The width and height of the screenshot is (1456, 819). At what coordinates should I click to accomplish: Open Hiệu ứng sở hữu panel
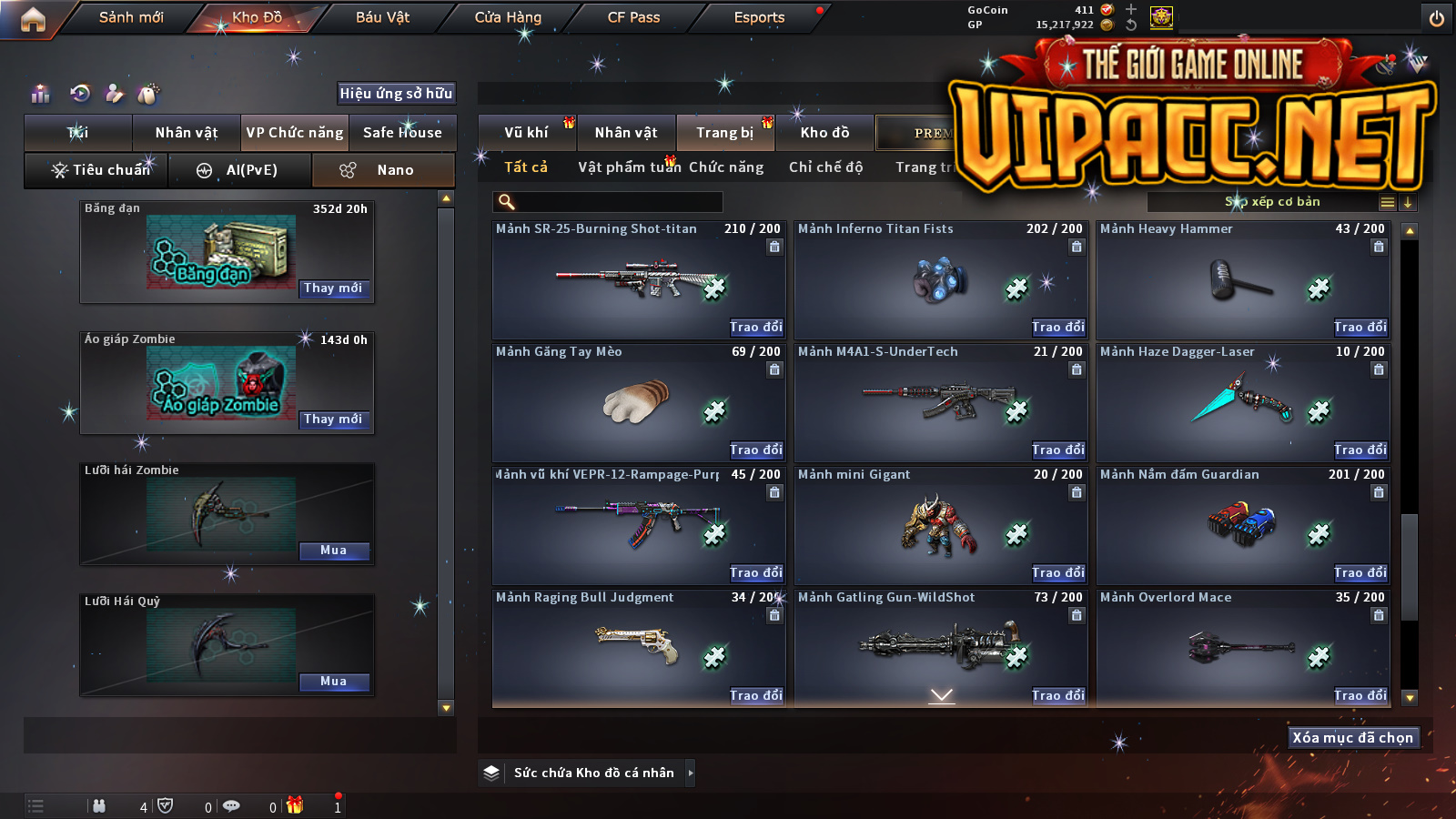[396, 93]
